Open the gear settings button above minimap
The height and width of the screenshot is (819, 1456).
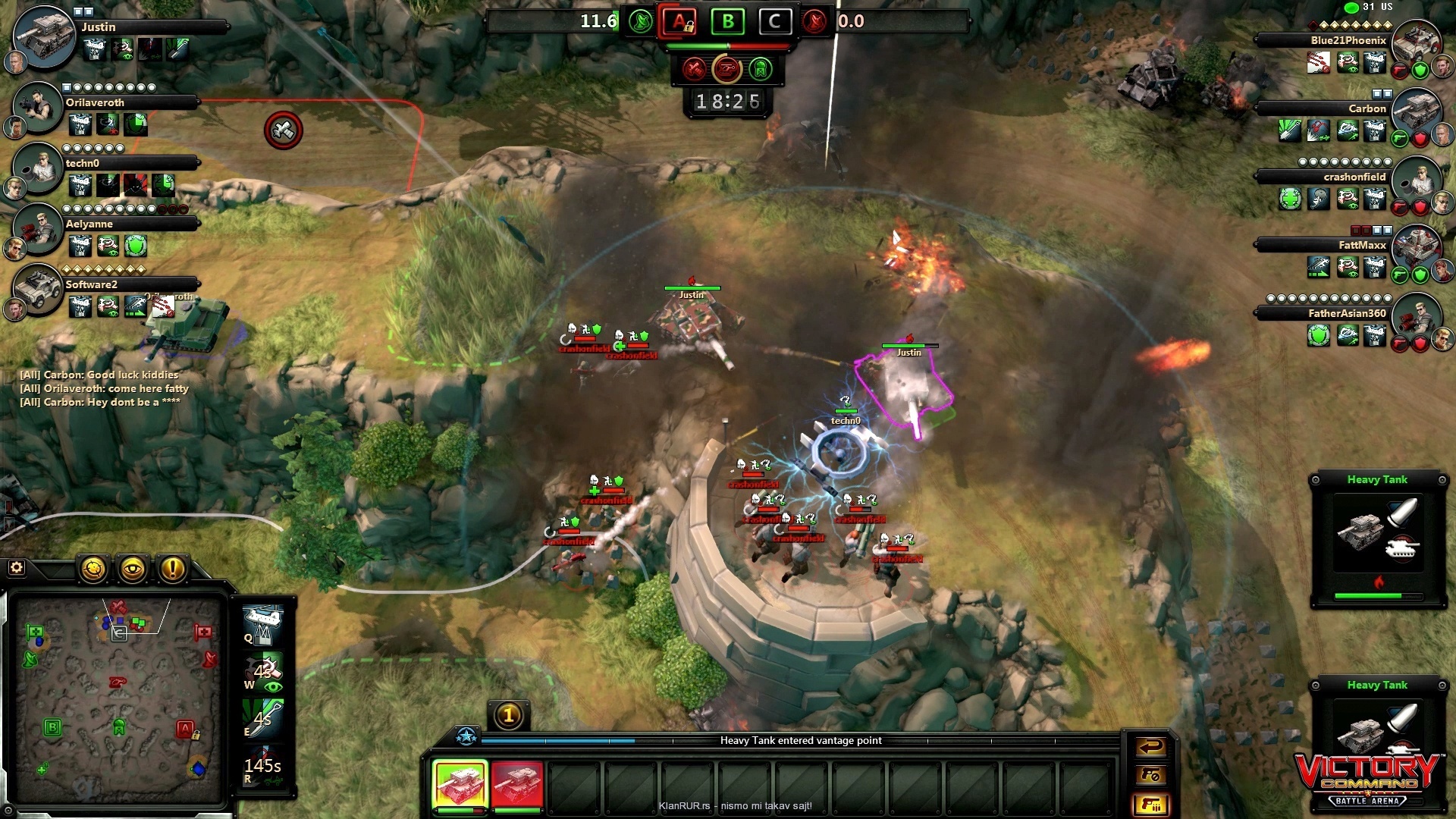(16, 567)
